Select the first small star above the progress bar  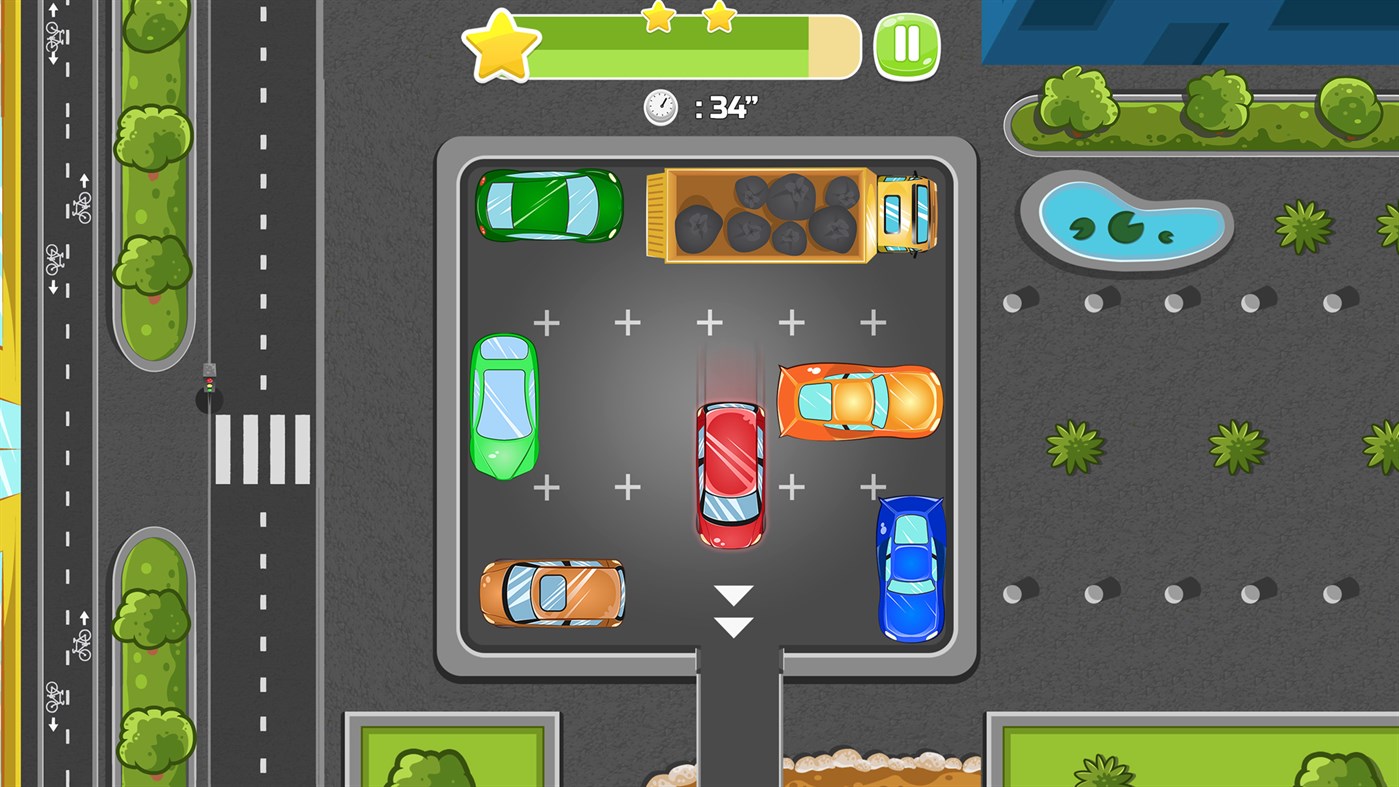point(657,18)
